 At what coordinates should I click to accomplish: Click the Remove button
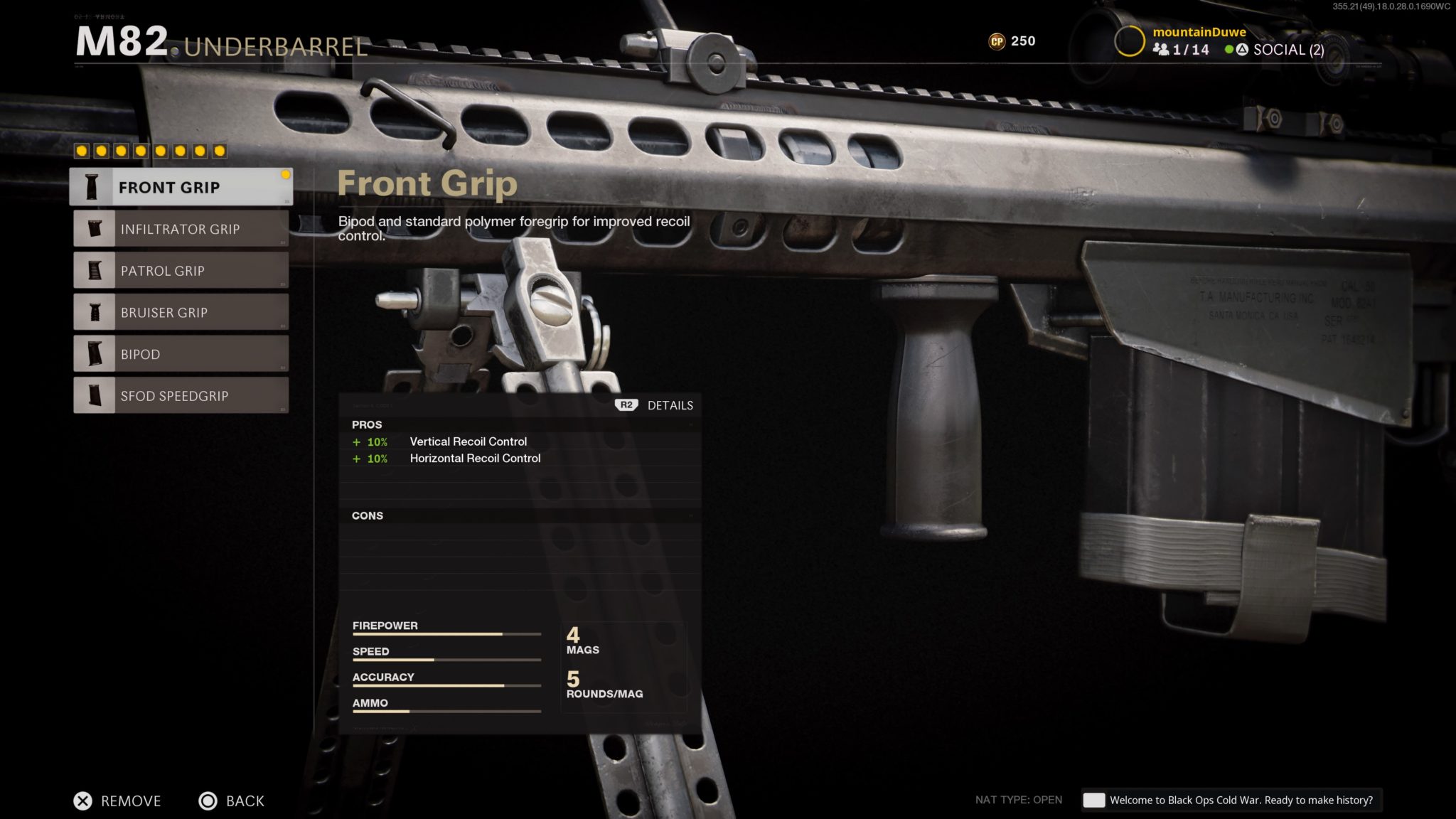[117, 801]
